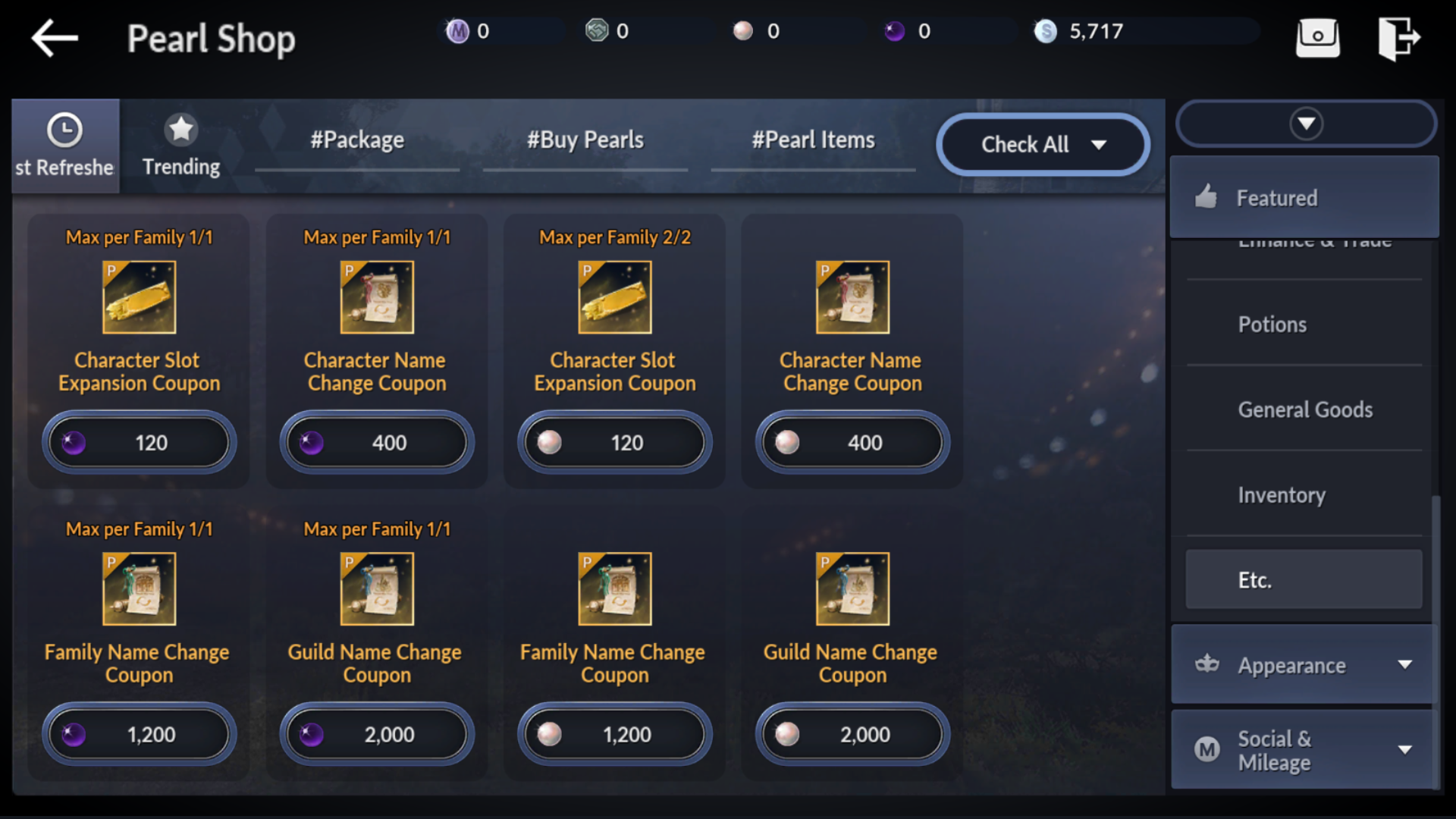Screen dimensions: 1456x819
Task: Select the Etc. category
Action: pos(1304,580)
